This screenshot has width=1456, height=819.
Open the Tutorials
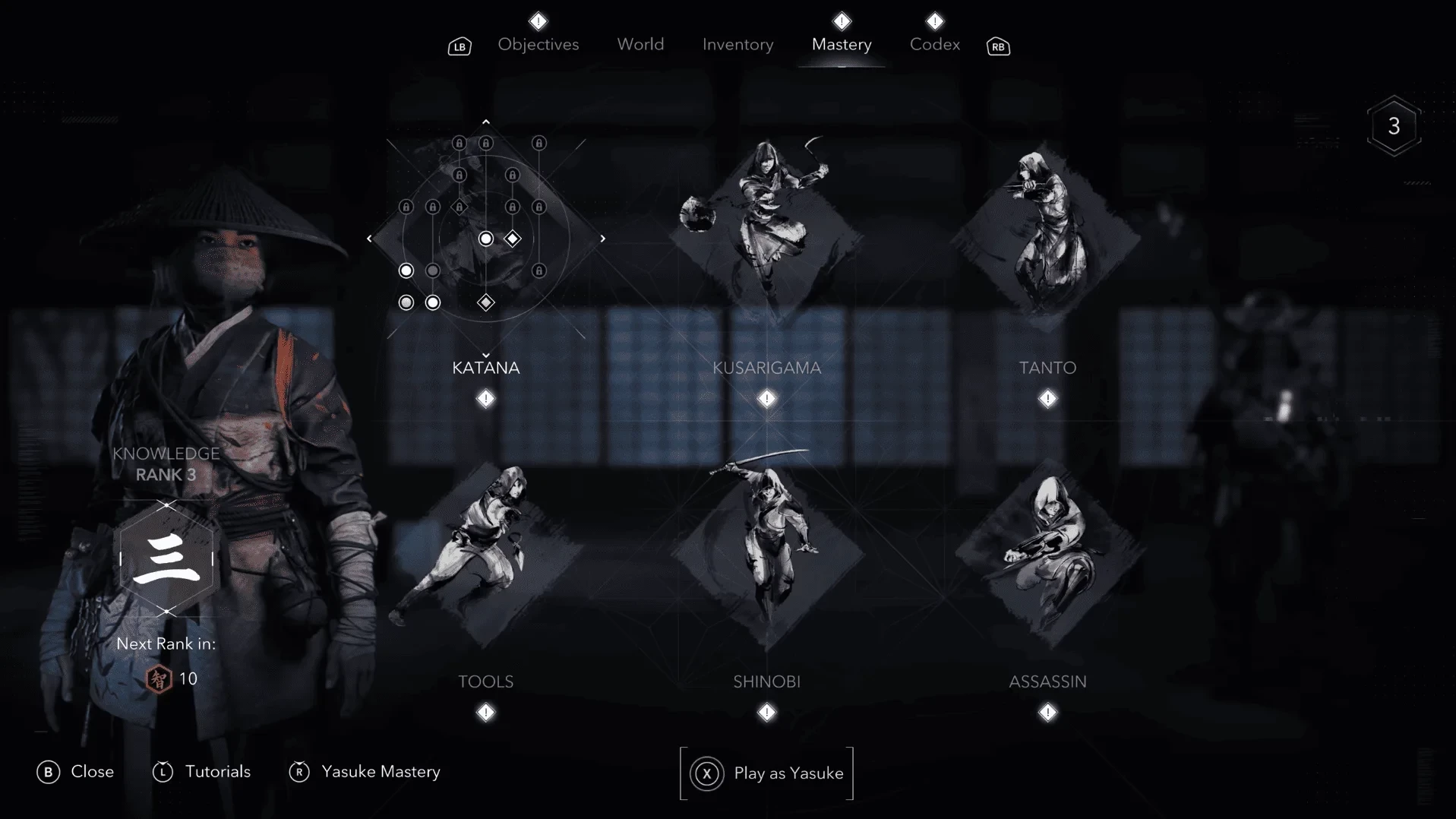click(202, 772)
